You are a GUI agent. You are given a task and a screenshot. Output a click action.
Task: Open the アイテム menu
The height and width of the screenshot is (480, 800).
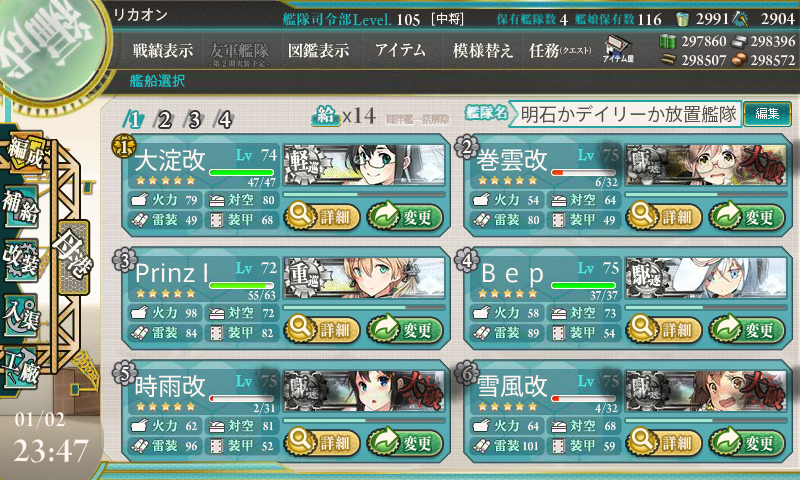click(400, 50)
